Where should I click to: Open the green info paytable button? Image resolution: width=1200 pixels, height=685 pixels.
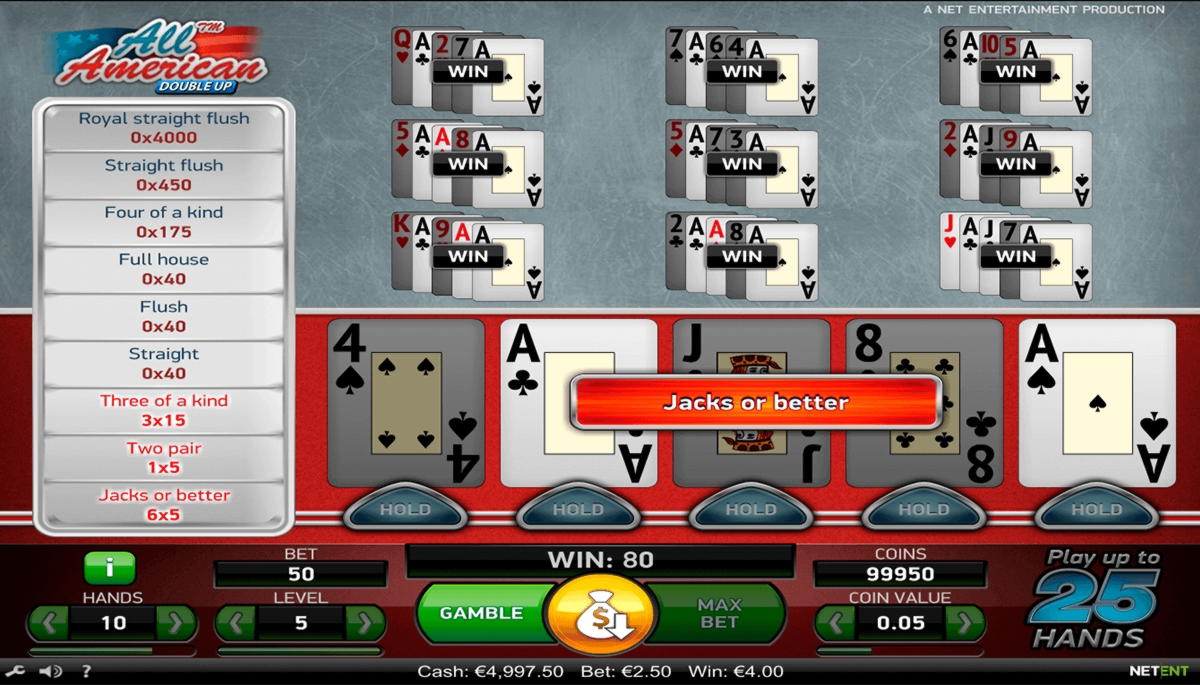[x=110, y=569]
